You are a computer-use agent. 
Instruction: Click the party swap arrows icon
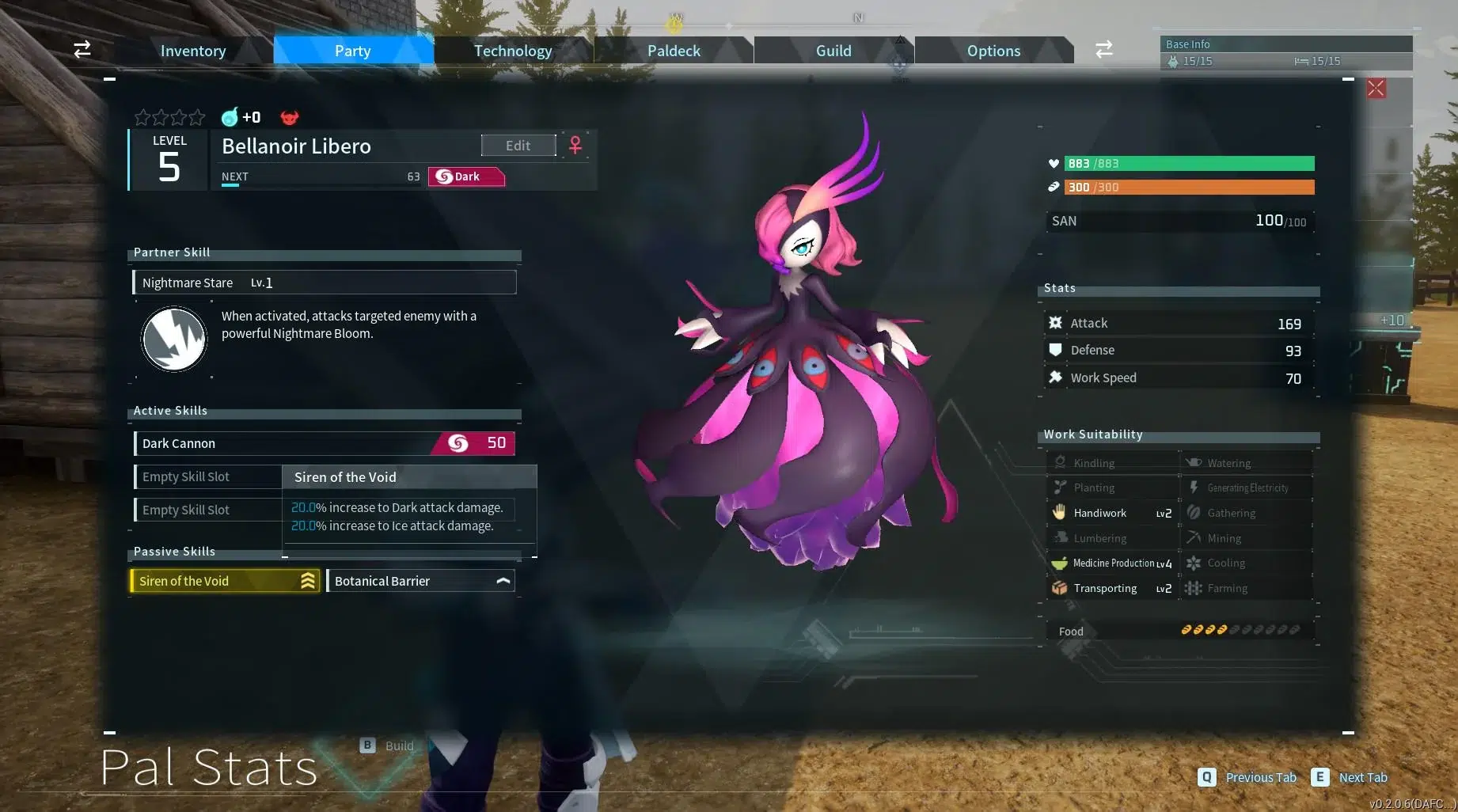click(x=82, y=49)
